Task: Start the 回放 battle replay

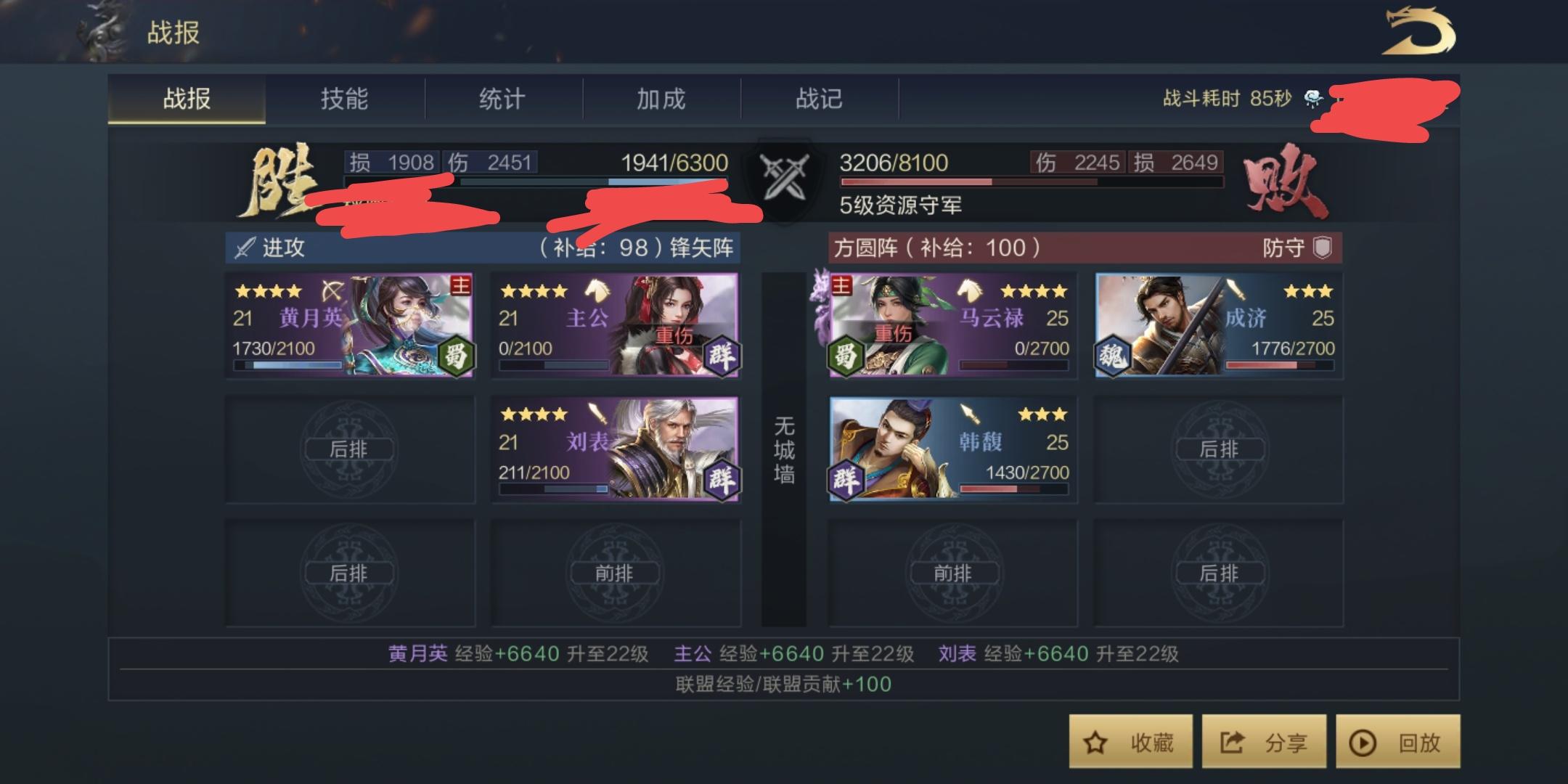Action: (1397, 742)
